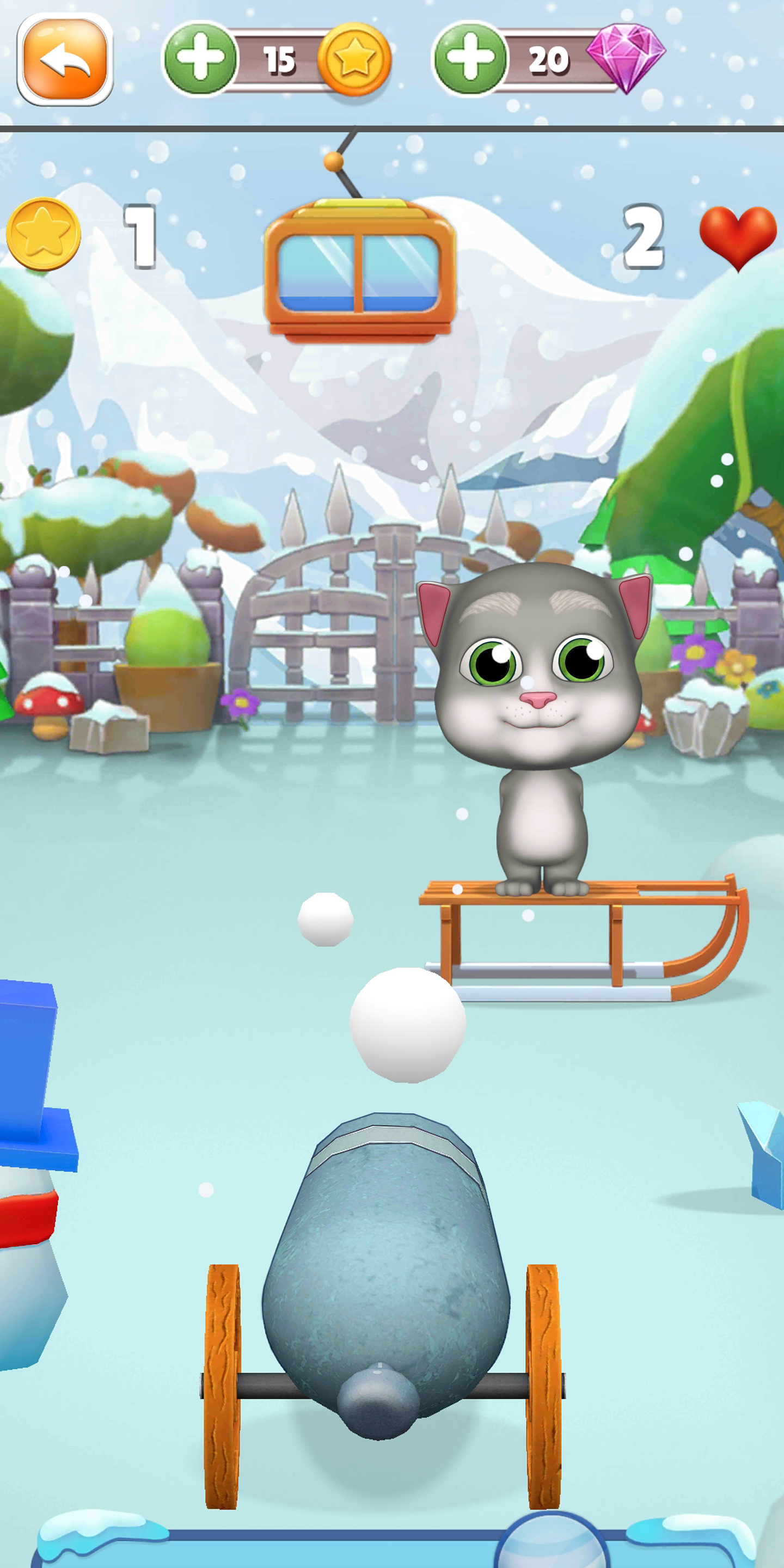This screenshot has width=784, height=1568.
Task: Tap the green plus to buy diamonds
Action: (471, 58)
